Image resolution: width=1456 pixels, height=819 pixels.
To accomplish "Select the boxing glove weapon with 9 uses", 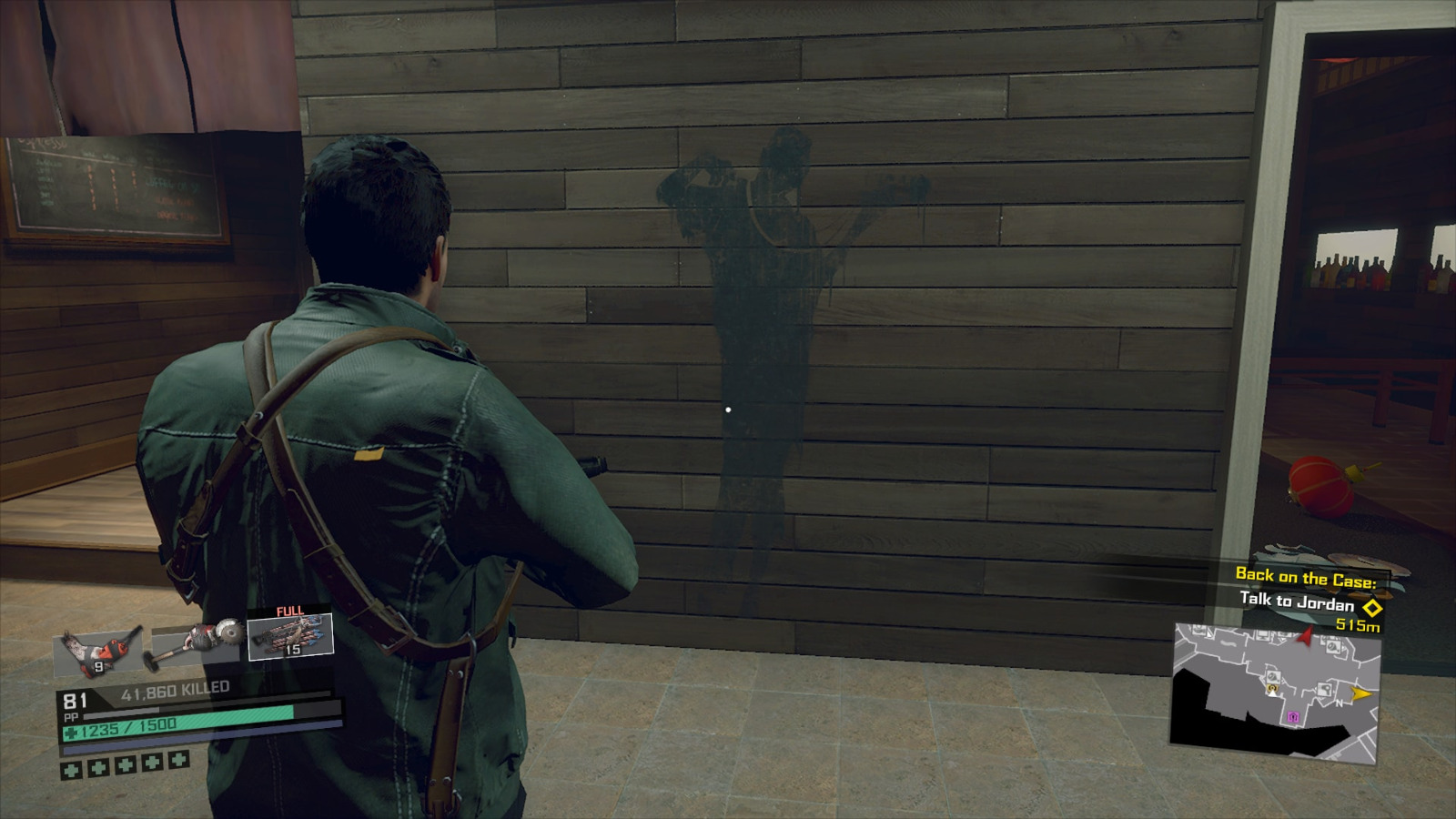I will pyautogui.click(x=99, y=650).
